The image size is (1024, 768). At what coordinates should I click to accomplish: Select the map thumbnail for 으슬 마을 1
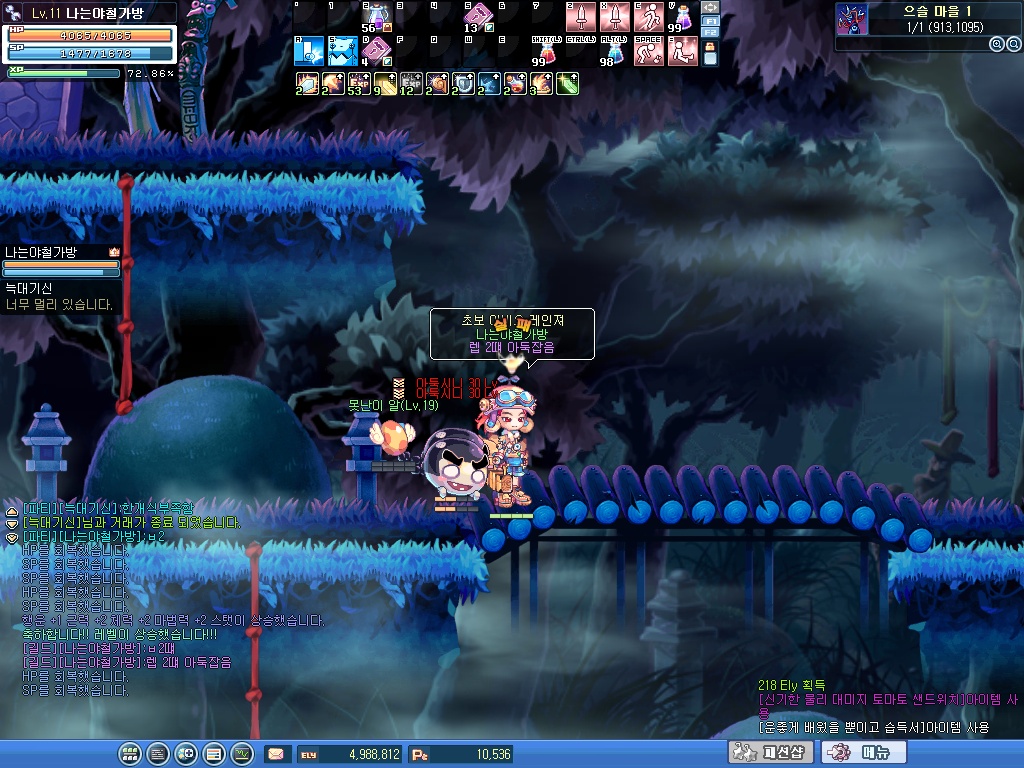851,19
